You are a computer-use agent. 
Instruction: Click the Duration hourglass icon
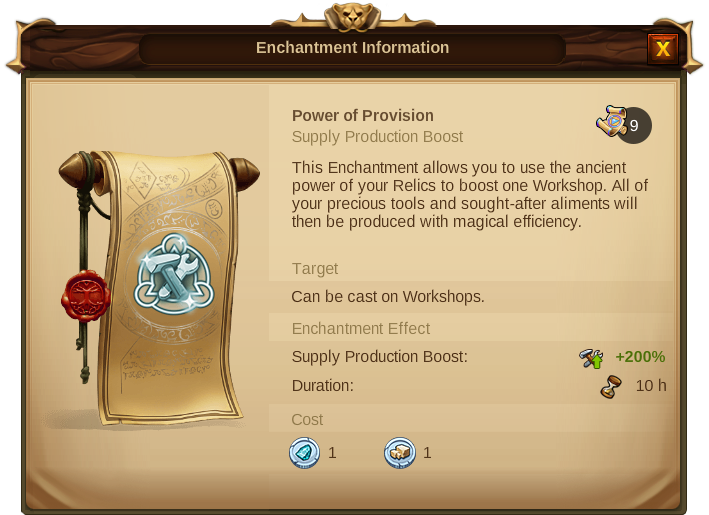[x=611, y=386]
